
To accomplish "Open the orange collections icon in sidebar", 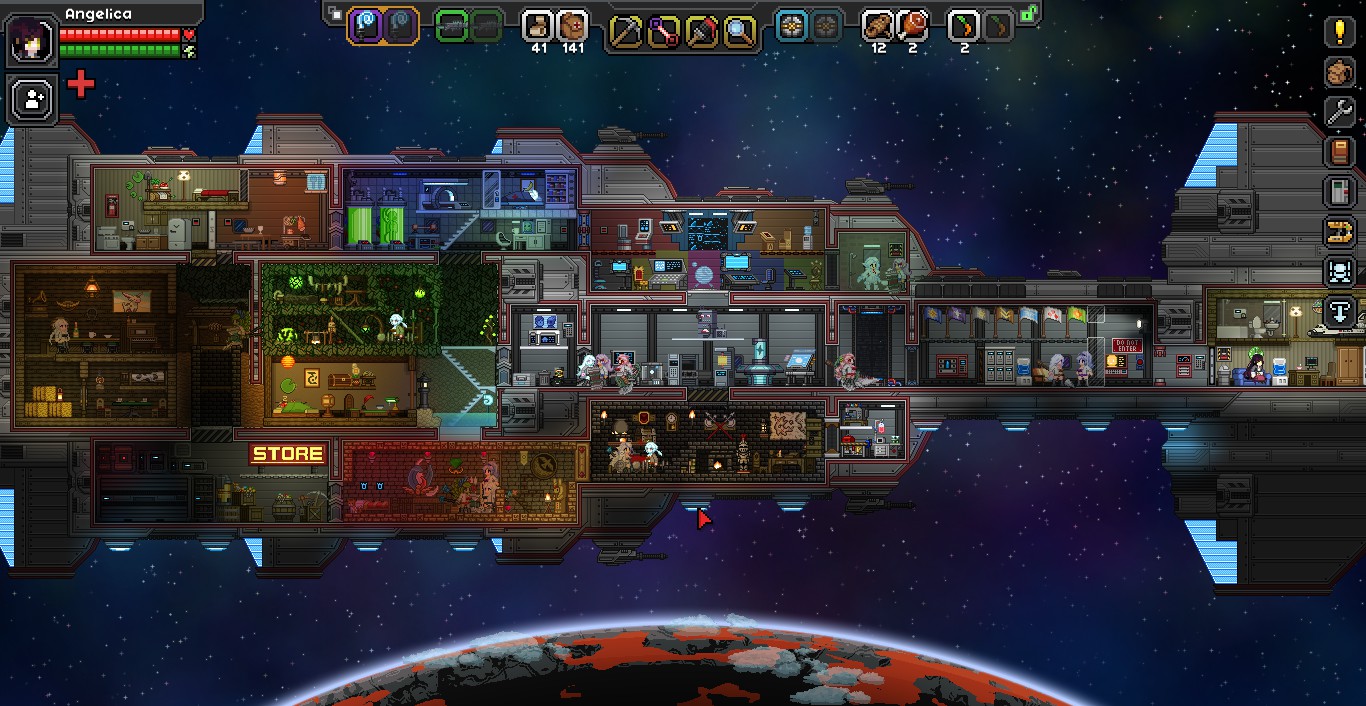I will (x=1340, y=232).
